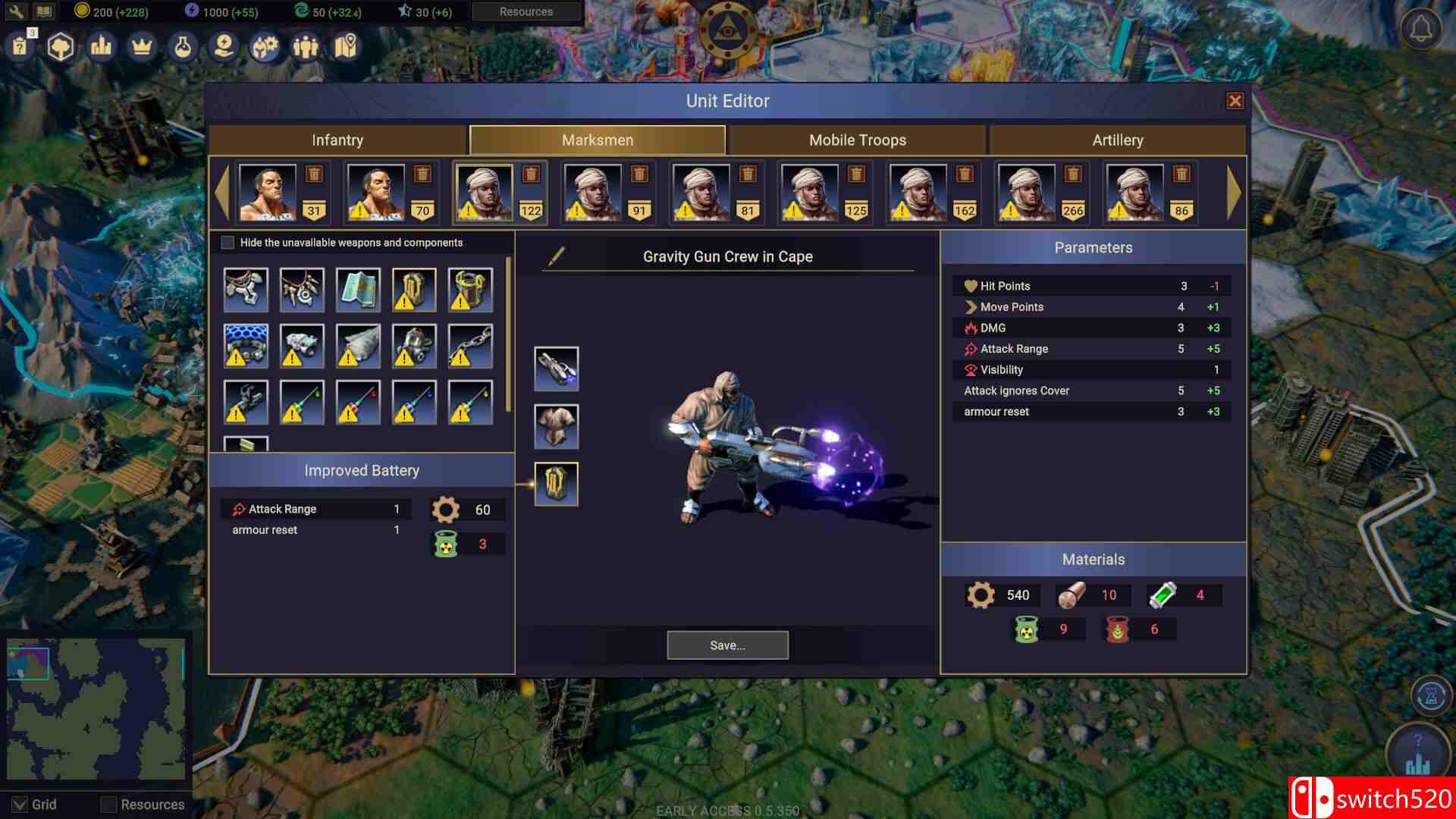Save the unit design

tap(727, 645)
